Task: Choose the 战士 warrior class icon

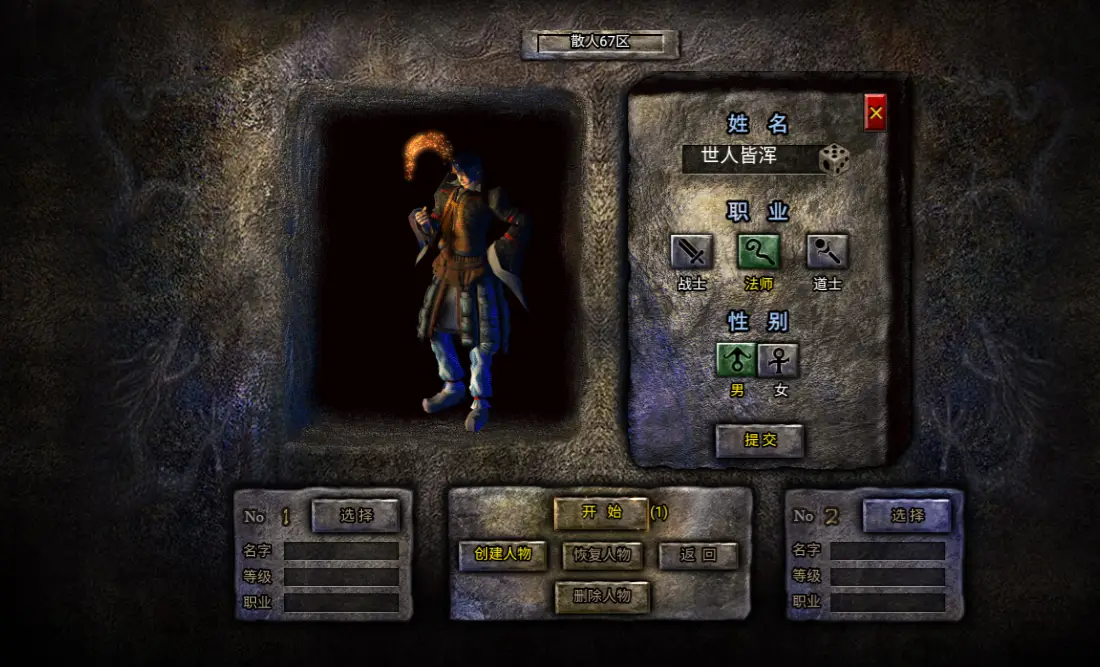Action: point(691,251)
